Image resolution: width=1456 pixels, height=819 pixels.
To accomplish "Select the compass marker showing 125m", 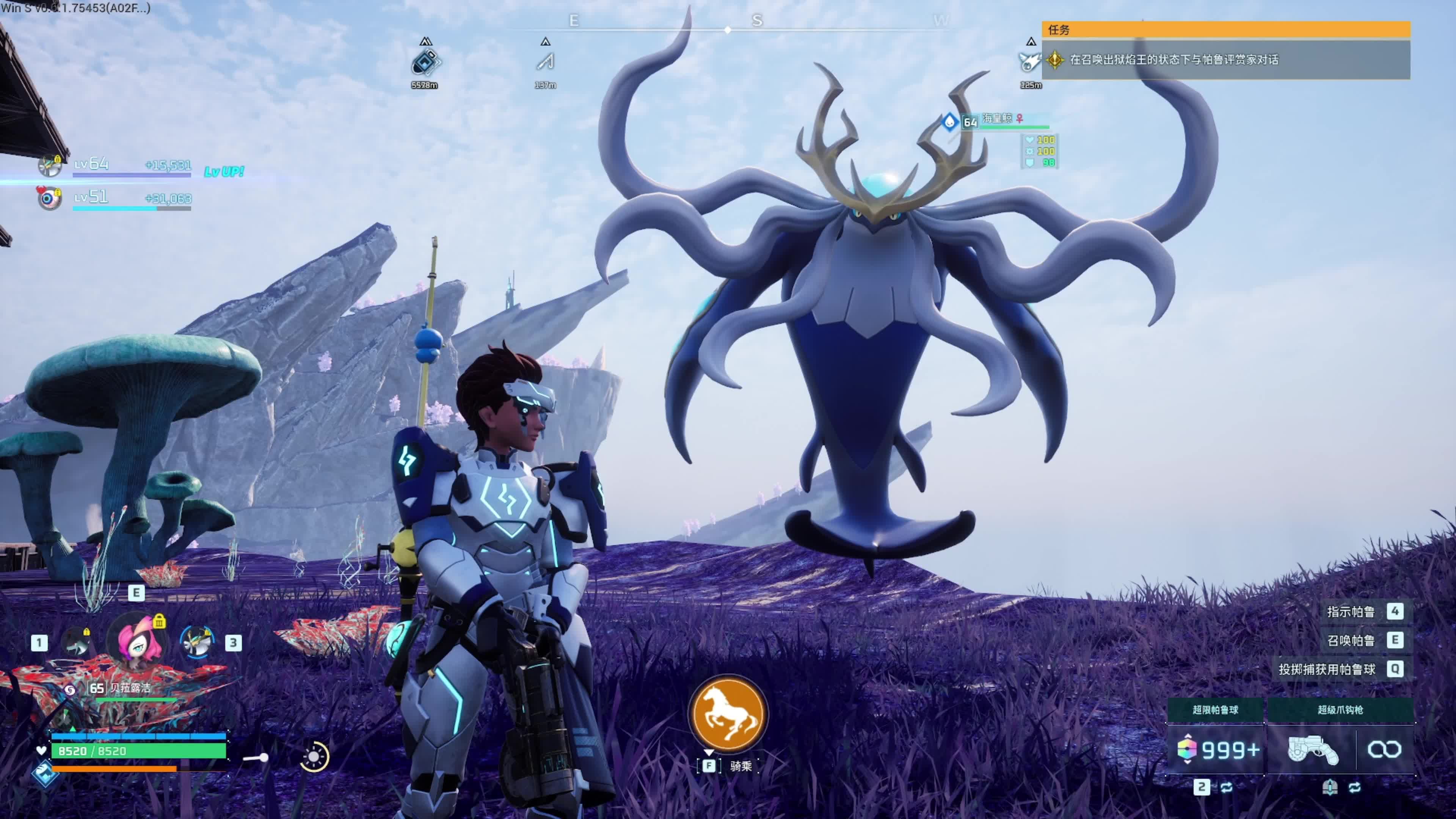I will pyautogui.click(x=1029, y=62).
